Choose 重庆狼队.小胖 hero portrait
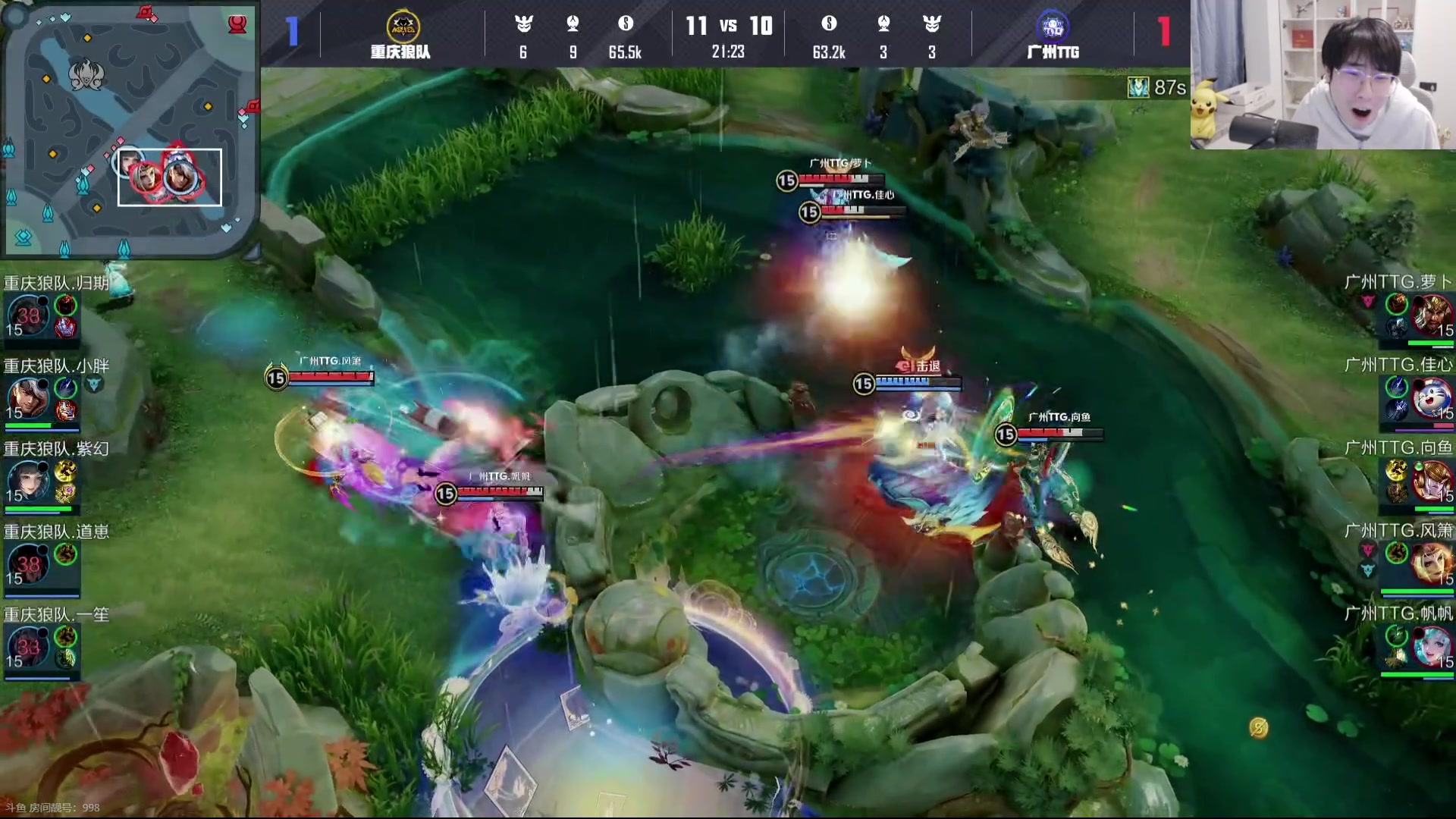 28,398
